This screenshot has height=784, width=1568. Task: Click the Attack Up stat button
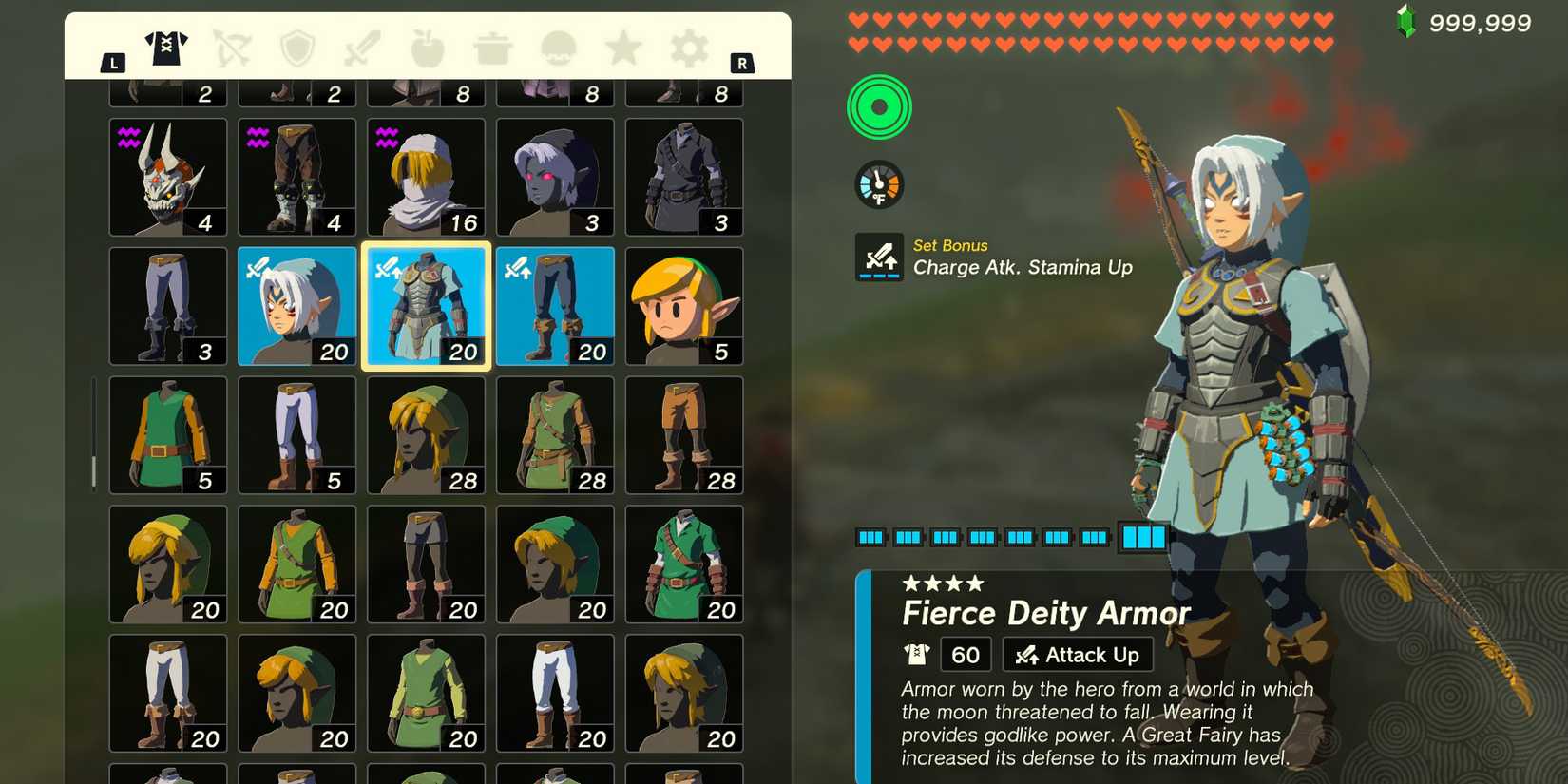(x=1077, y=654)
